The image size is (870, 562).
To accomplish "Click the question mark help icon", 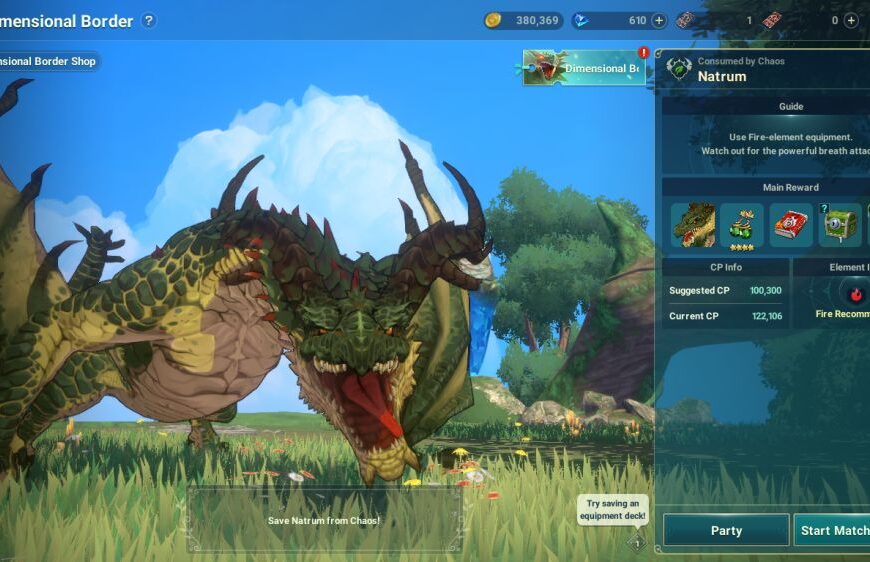I will (149, 20).
